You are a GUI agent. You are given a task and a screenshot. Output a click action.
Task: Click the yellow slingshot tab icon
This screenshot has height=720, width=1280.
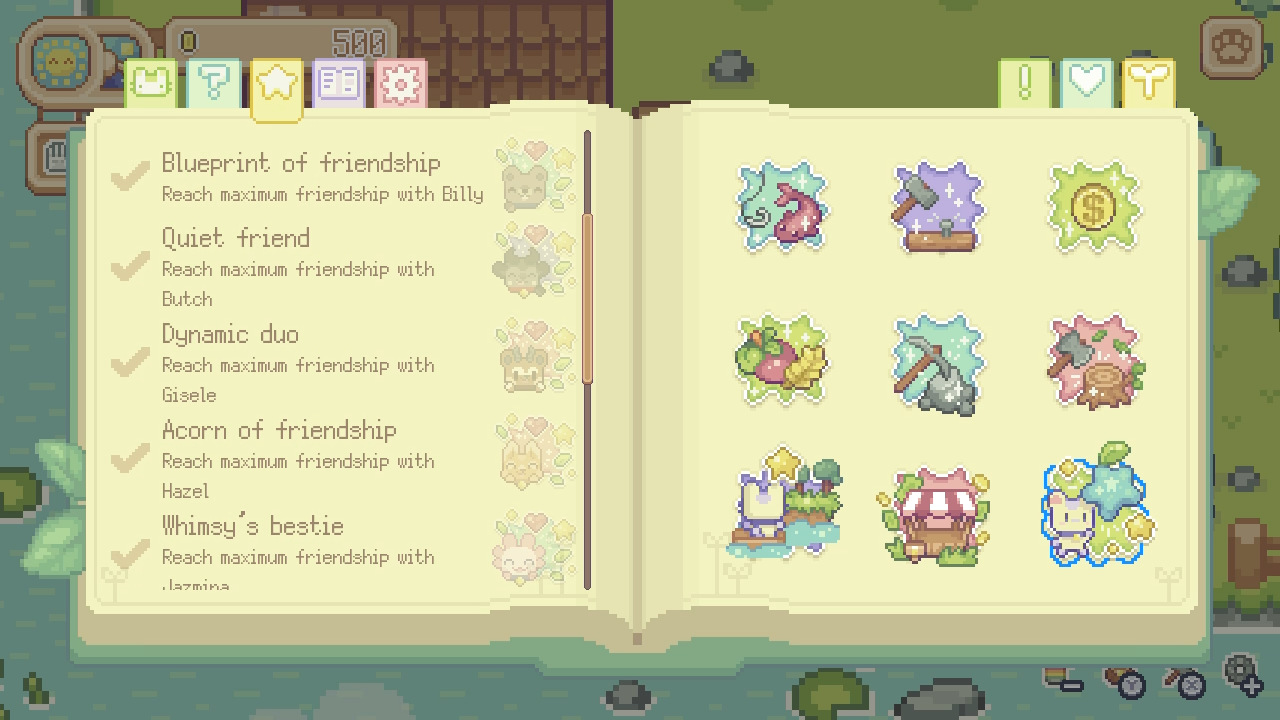pyautogui.click(x=1148, y=81)
